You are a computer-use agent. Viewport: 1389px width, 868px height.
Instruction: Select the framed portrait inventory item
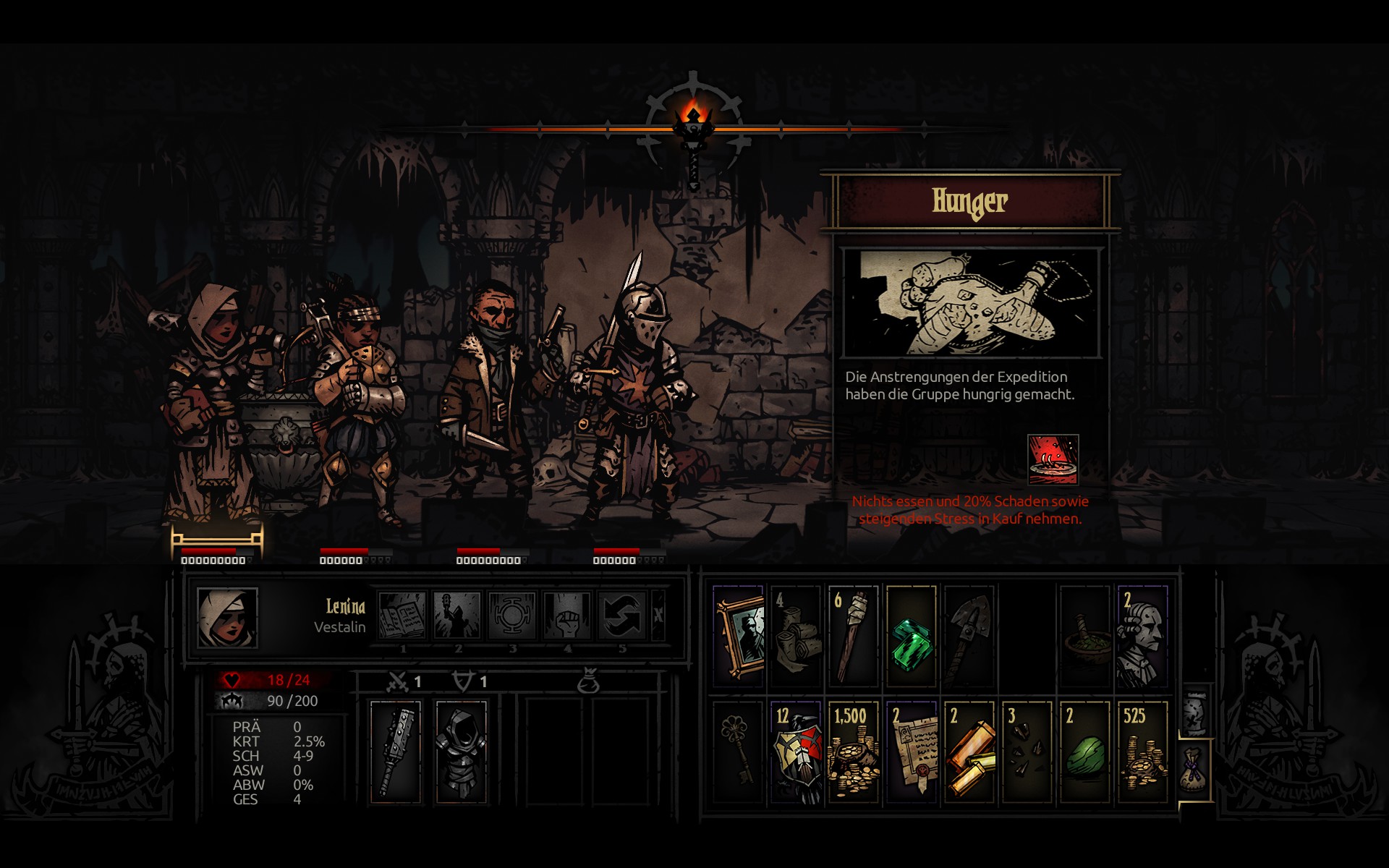(739, 637)
